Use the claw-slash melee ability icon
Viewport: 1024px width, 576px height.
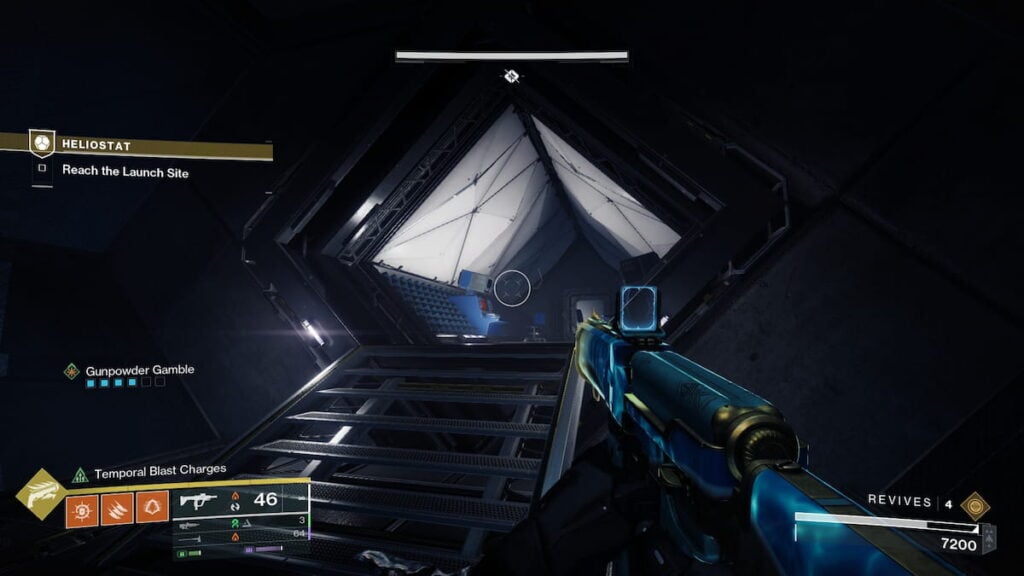point(117,509)
